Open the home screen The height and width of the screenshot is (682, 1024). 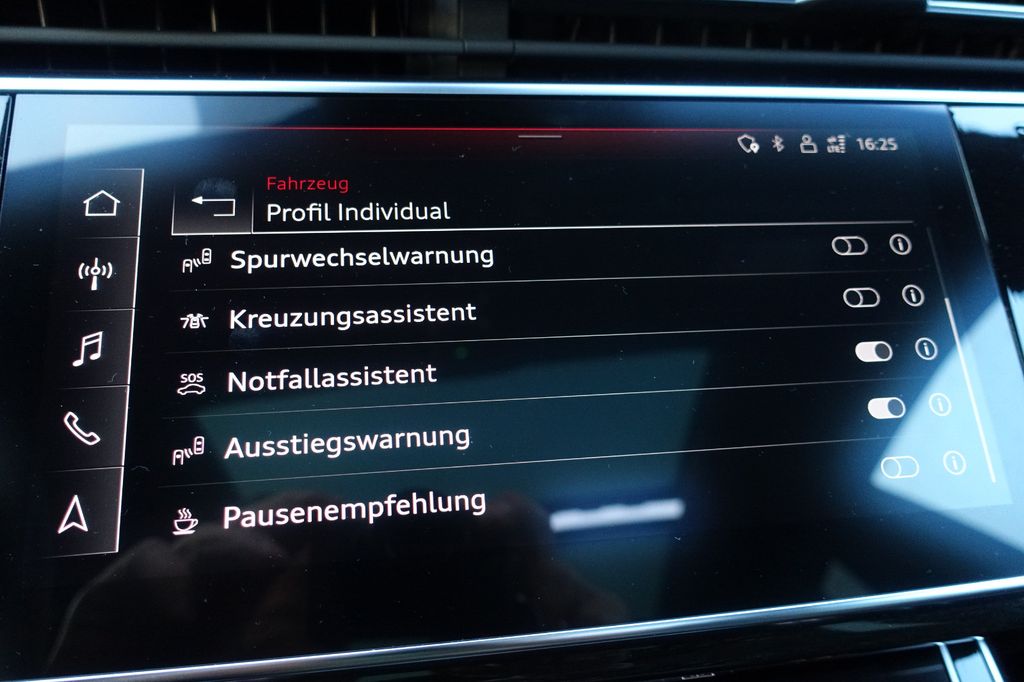coord(101,204)
